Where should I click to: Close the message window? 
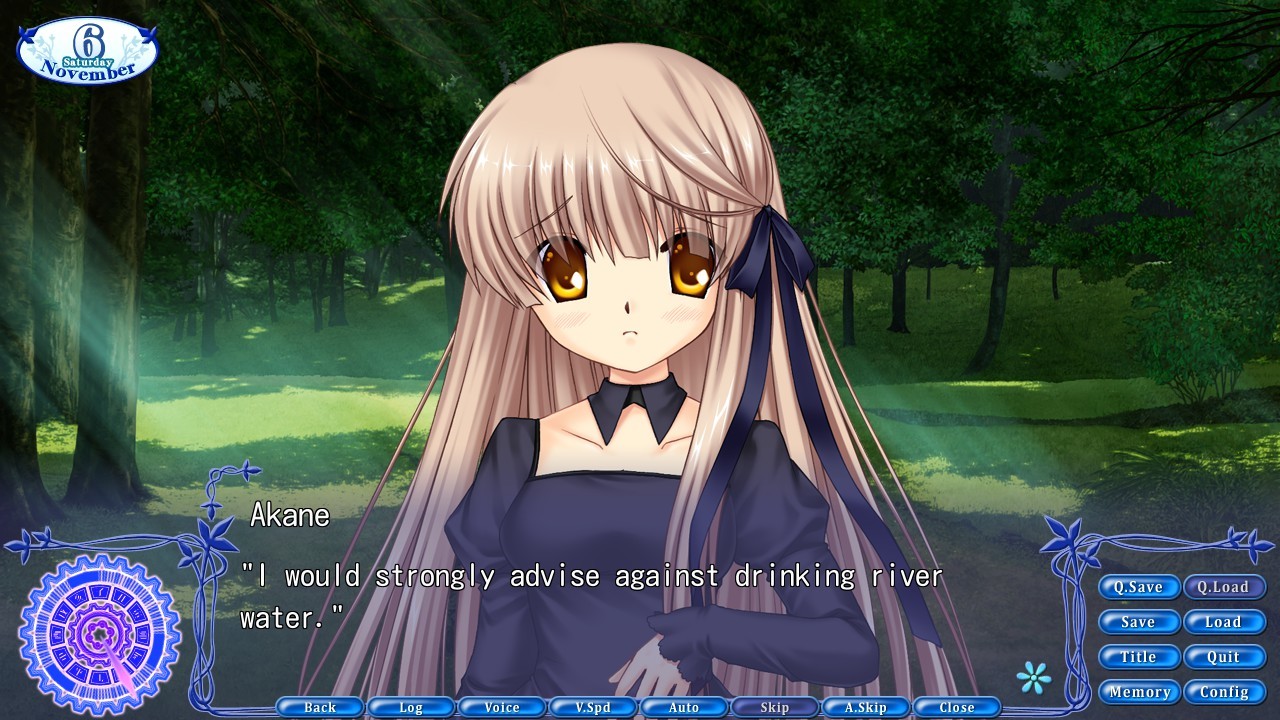pos(957,707)
